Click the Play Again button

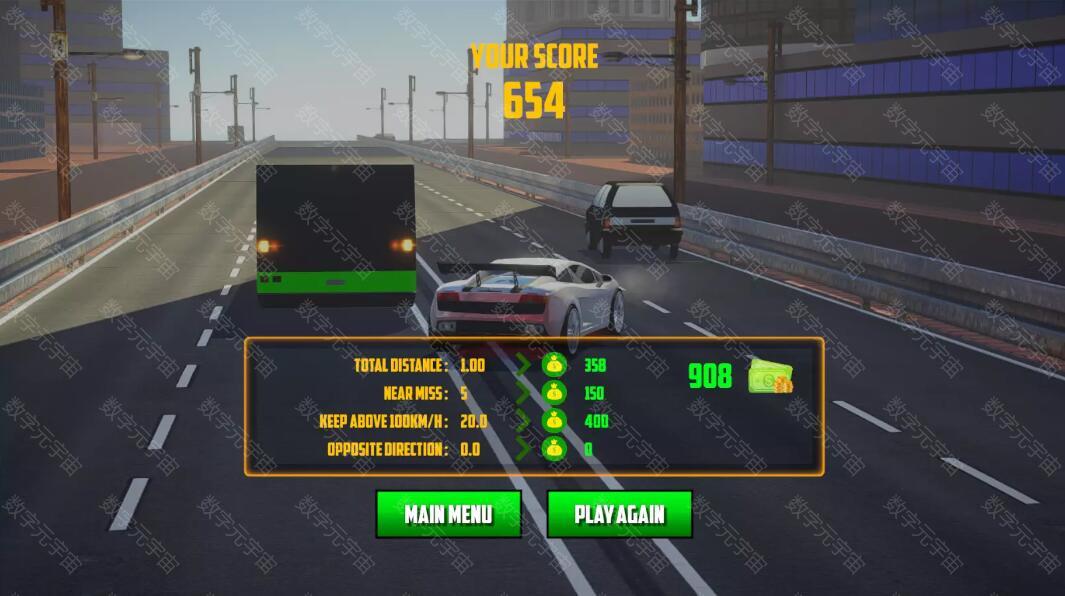[x=619, y=514]
